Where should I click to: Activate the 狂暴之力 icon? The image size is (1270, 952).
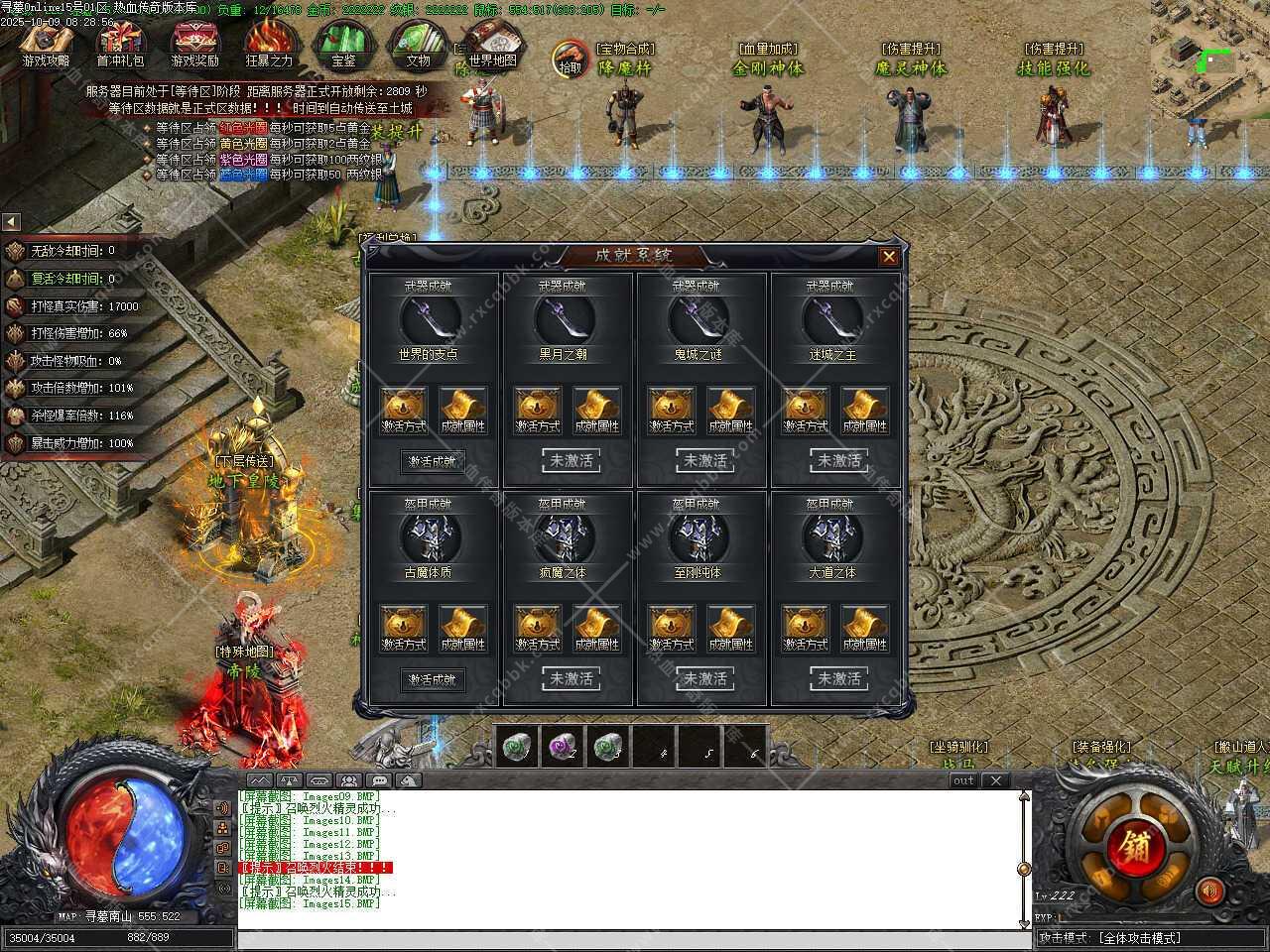269,43
